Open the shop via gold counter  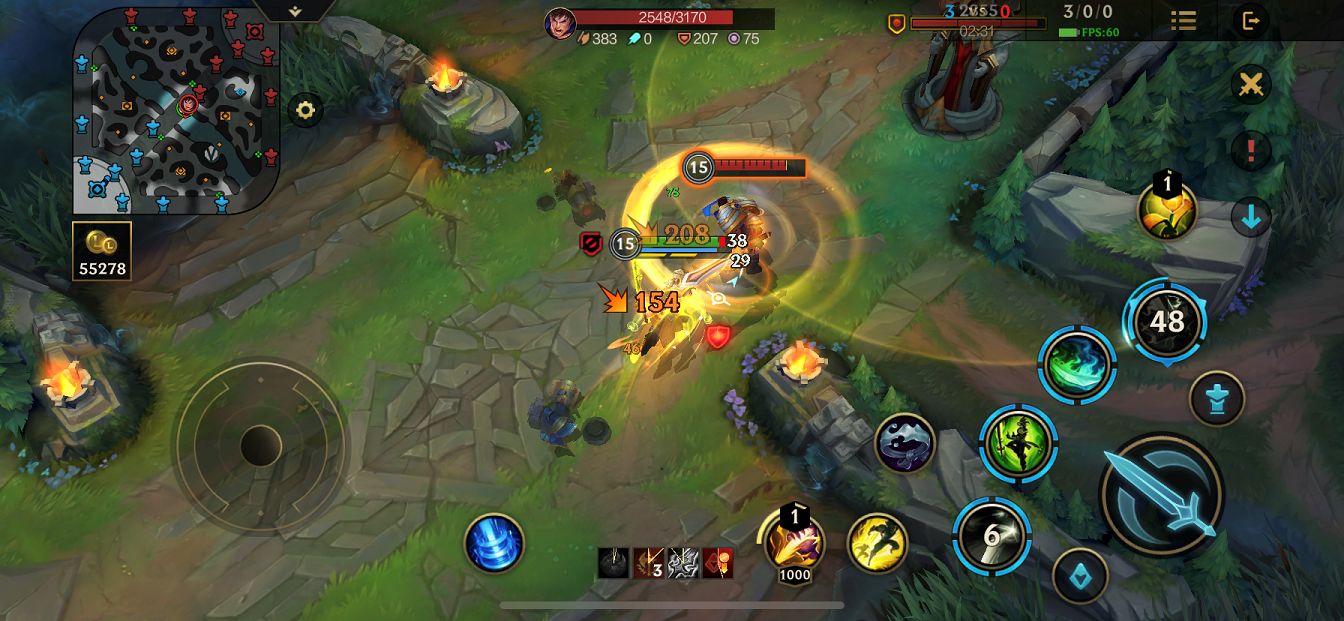pyautogui.click(x=102, y=250)
